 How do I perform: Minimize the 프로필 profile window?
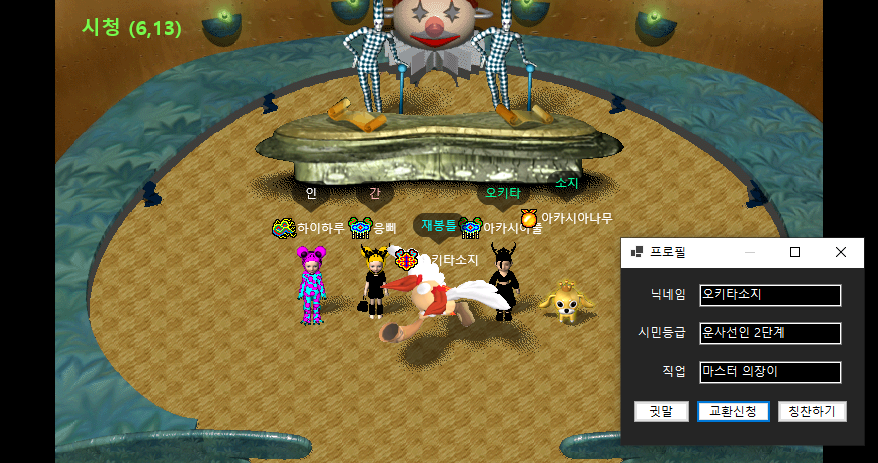coord(749,252)
